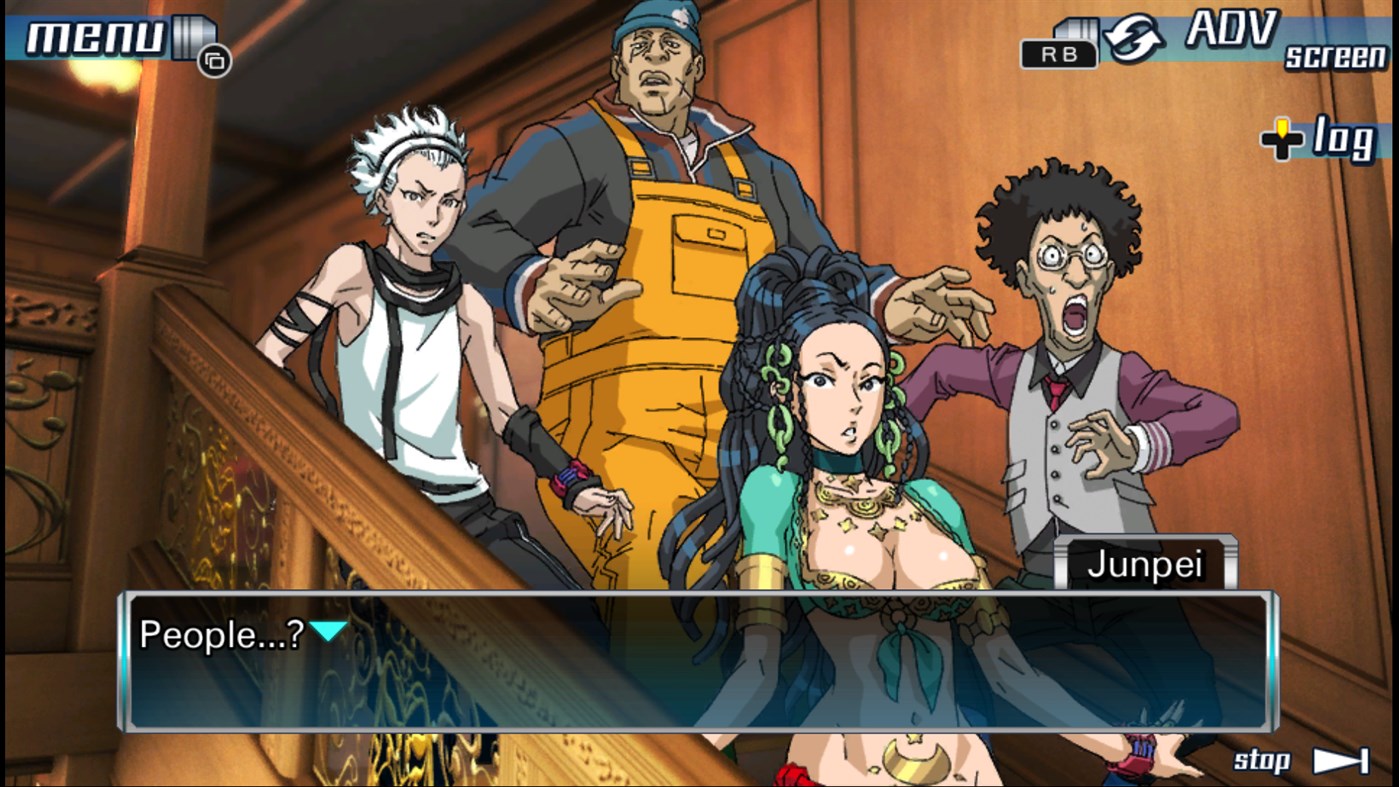Click the Junpei nameplate
This screenshot has height=787, width=1399.
pos(1146,563)
